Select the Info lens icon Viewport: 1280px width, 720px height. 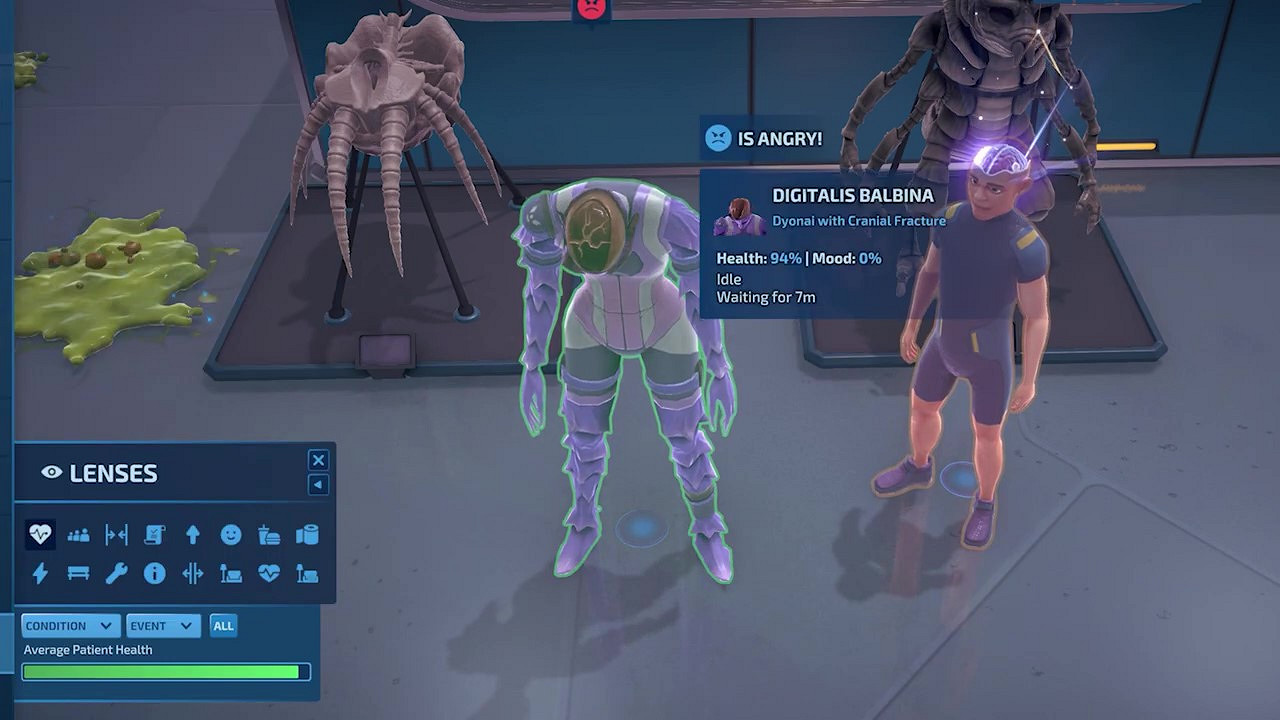pyautogui.click(x=154, y=573)
